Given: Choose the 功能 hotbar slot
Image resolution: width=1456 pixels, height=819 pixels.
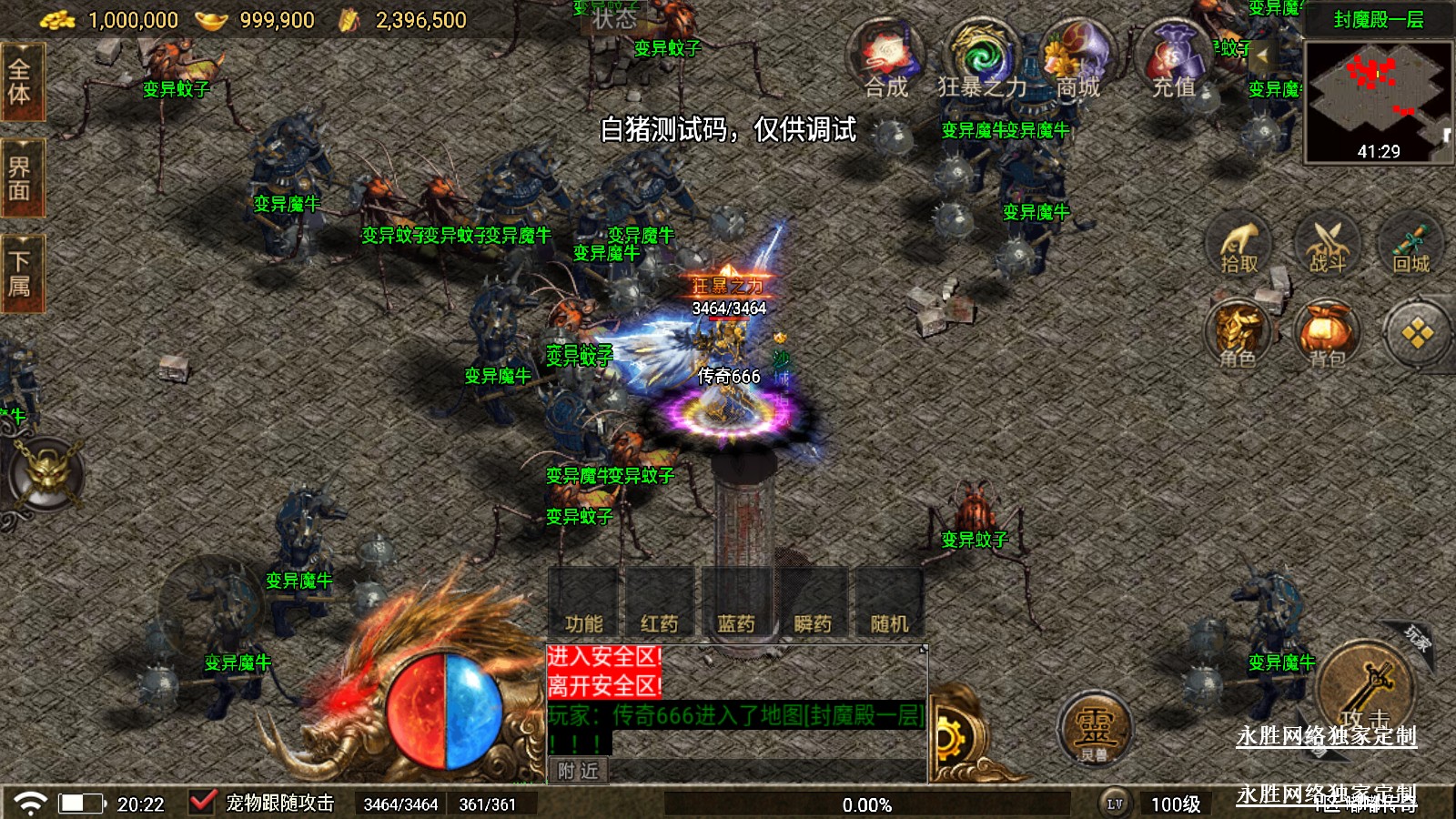Looking at the screenshot, I should pyautogui.click(x=583, y=602).
